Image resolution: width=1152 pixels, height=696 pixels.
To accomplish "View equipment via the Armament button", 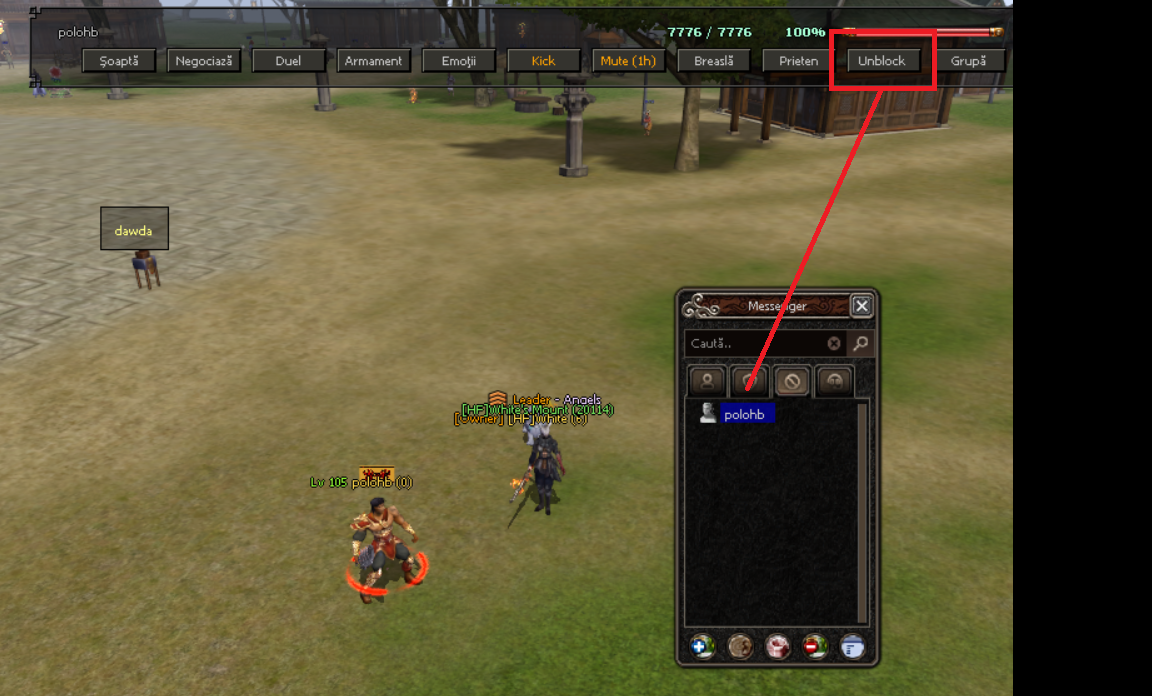I will 374,61.
